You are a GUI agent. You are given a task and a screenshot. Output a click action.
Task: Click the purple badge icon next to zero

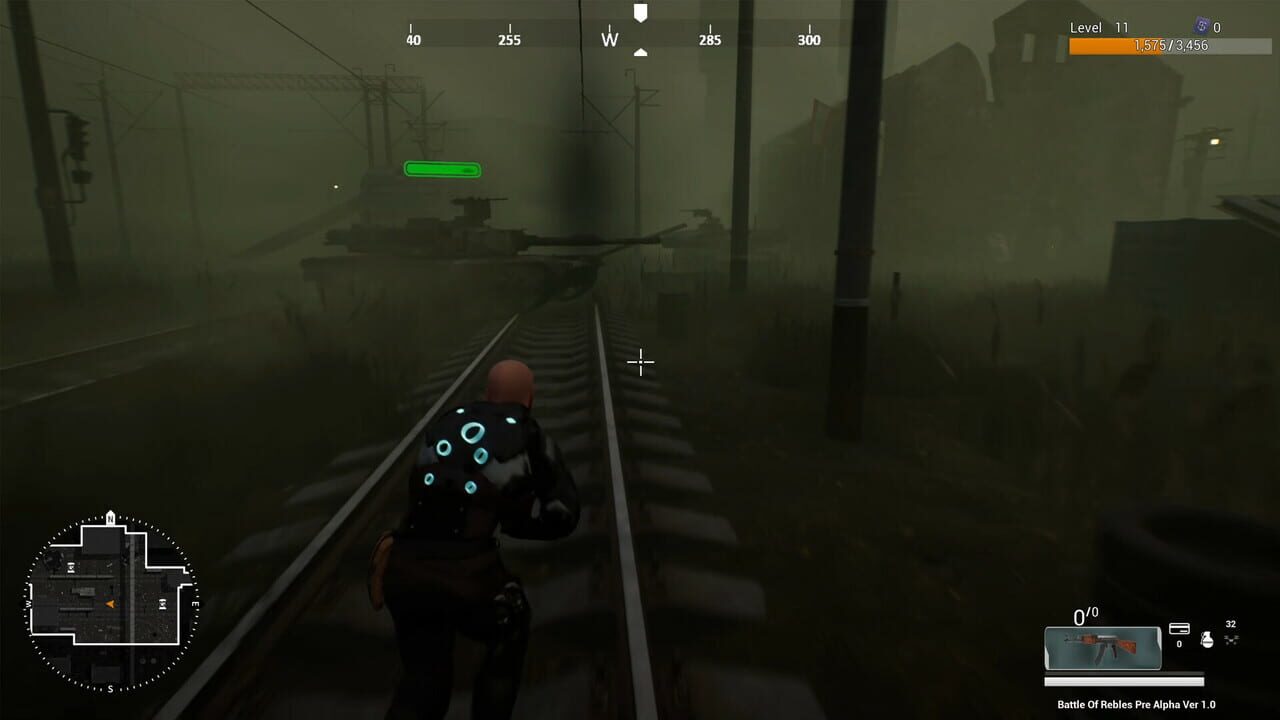point(1201,26)
